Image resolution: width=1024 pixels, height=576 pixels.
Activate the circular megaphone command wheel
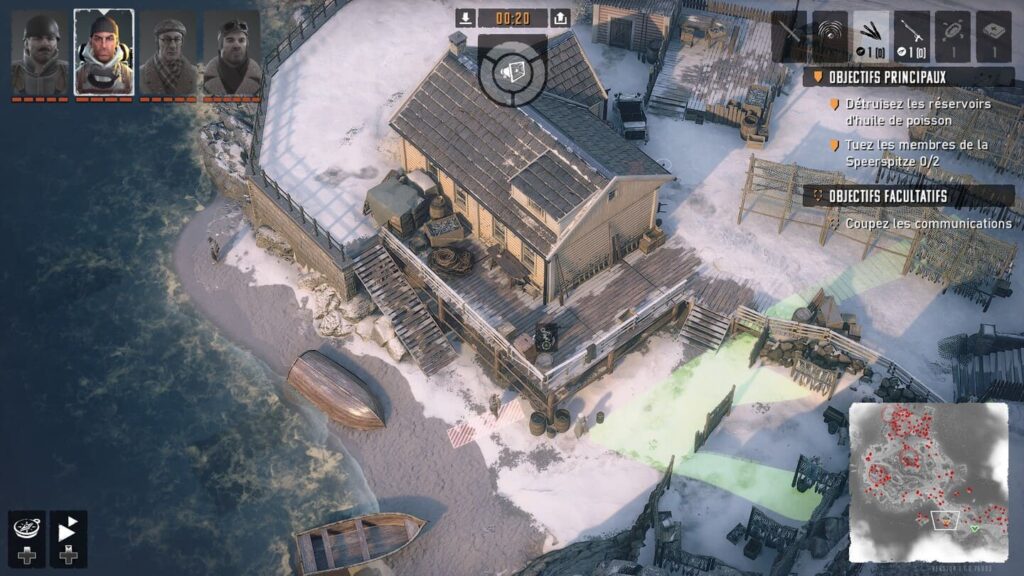tap(512, 70)
